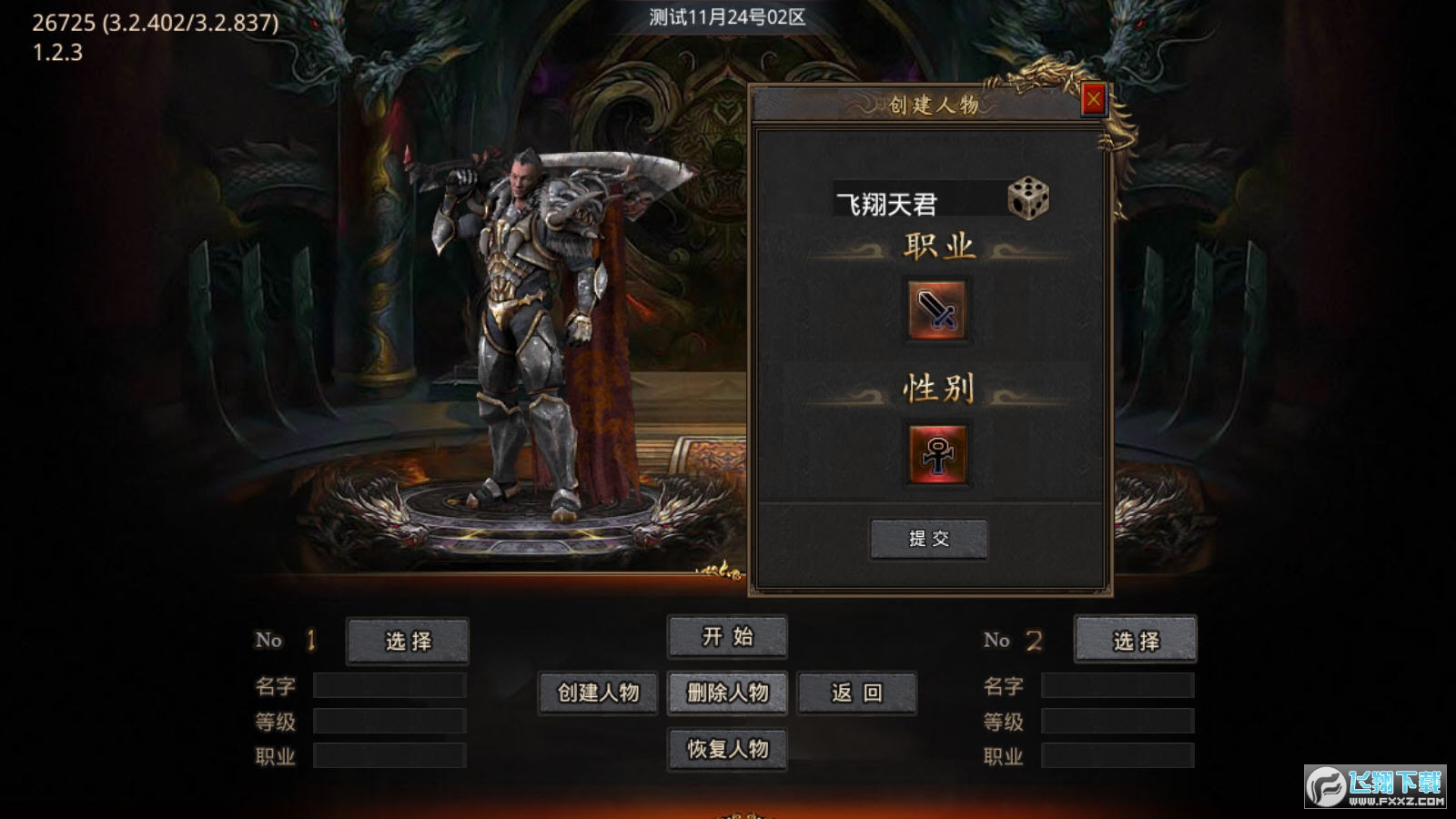Open 创建人物 create character button
The height and width of the screenshot is (819, 1456).
click(598, 693)
